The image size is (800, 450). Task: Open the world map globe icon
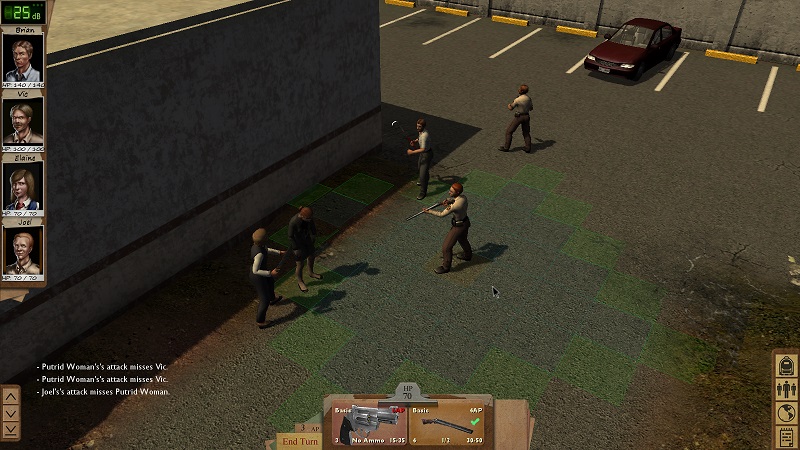coord(786,413)
